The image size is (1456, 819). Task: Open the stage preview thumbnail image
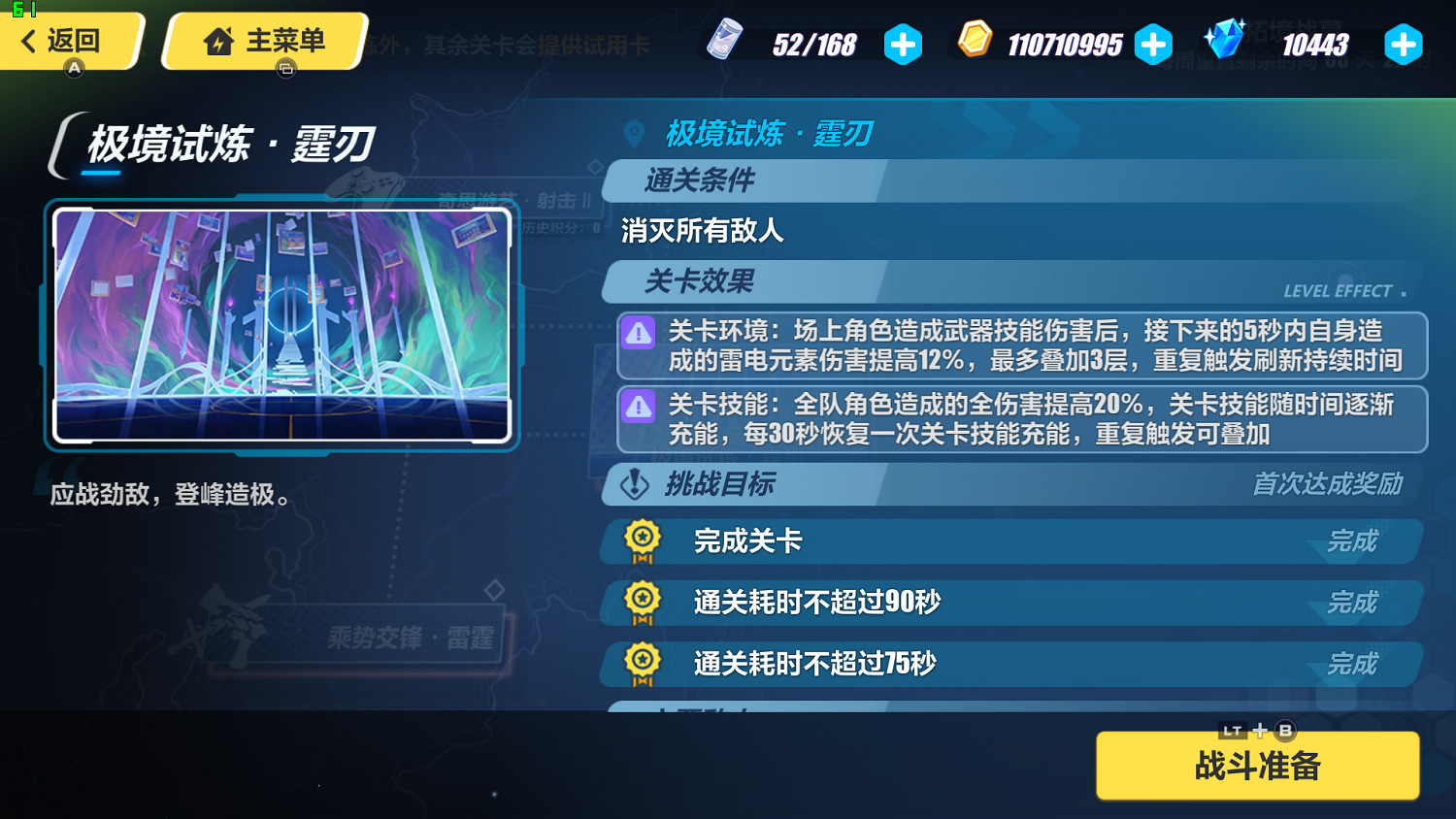pyautogui.click(x=281, y=325)
